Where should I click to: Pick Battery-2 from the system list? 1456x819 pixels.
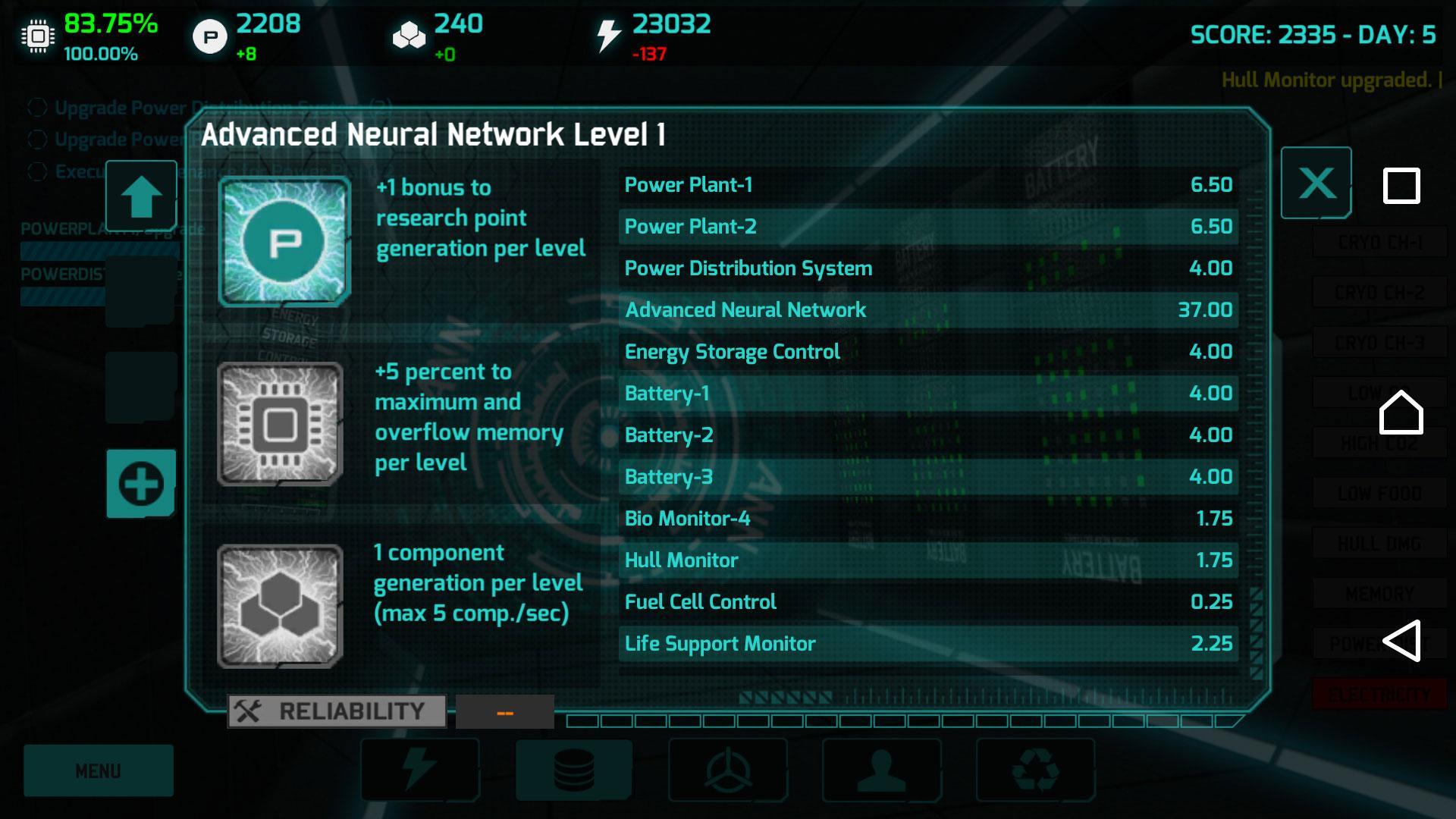click(928, 435)
